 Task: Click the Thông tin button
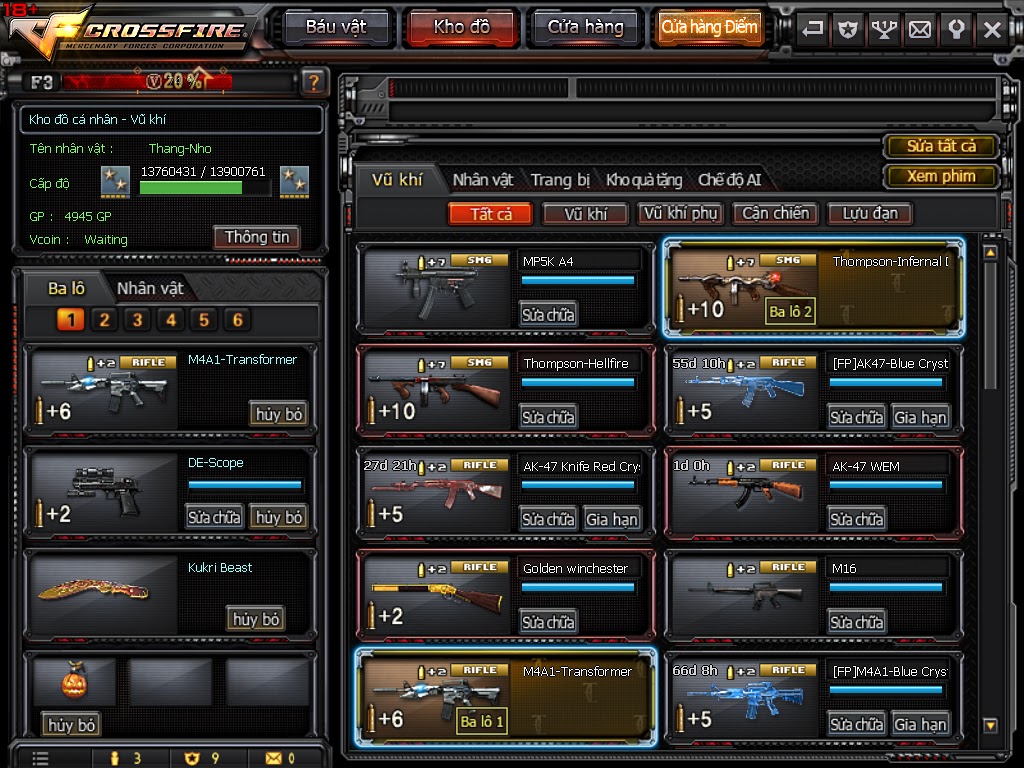click(x=257, y=237)
